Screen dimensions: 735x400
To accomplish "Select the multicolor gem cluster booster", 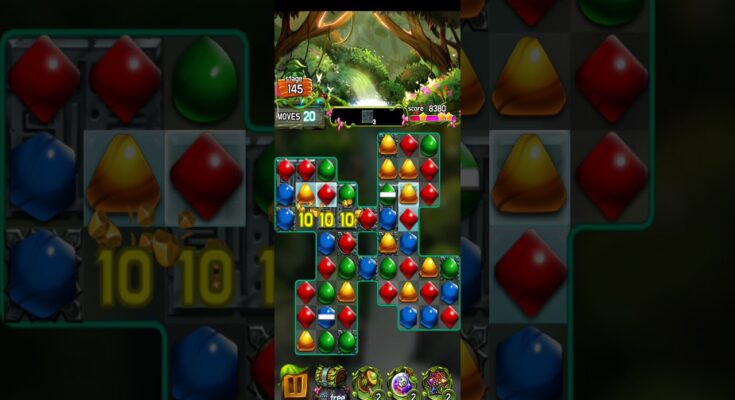I will coord(438,382).
